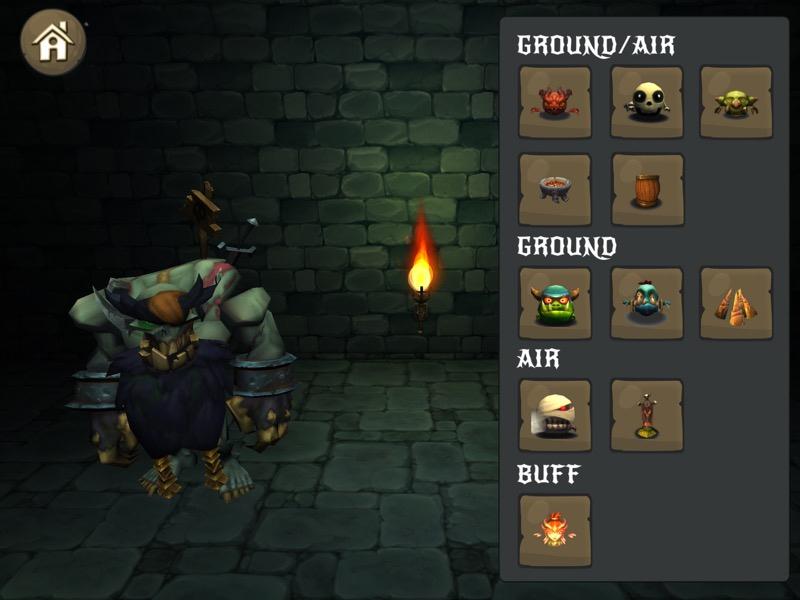Pick the green goblin unit tile
The image size is (800, 600).
point(736,102)
